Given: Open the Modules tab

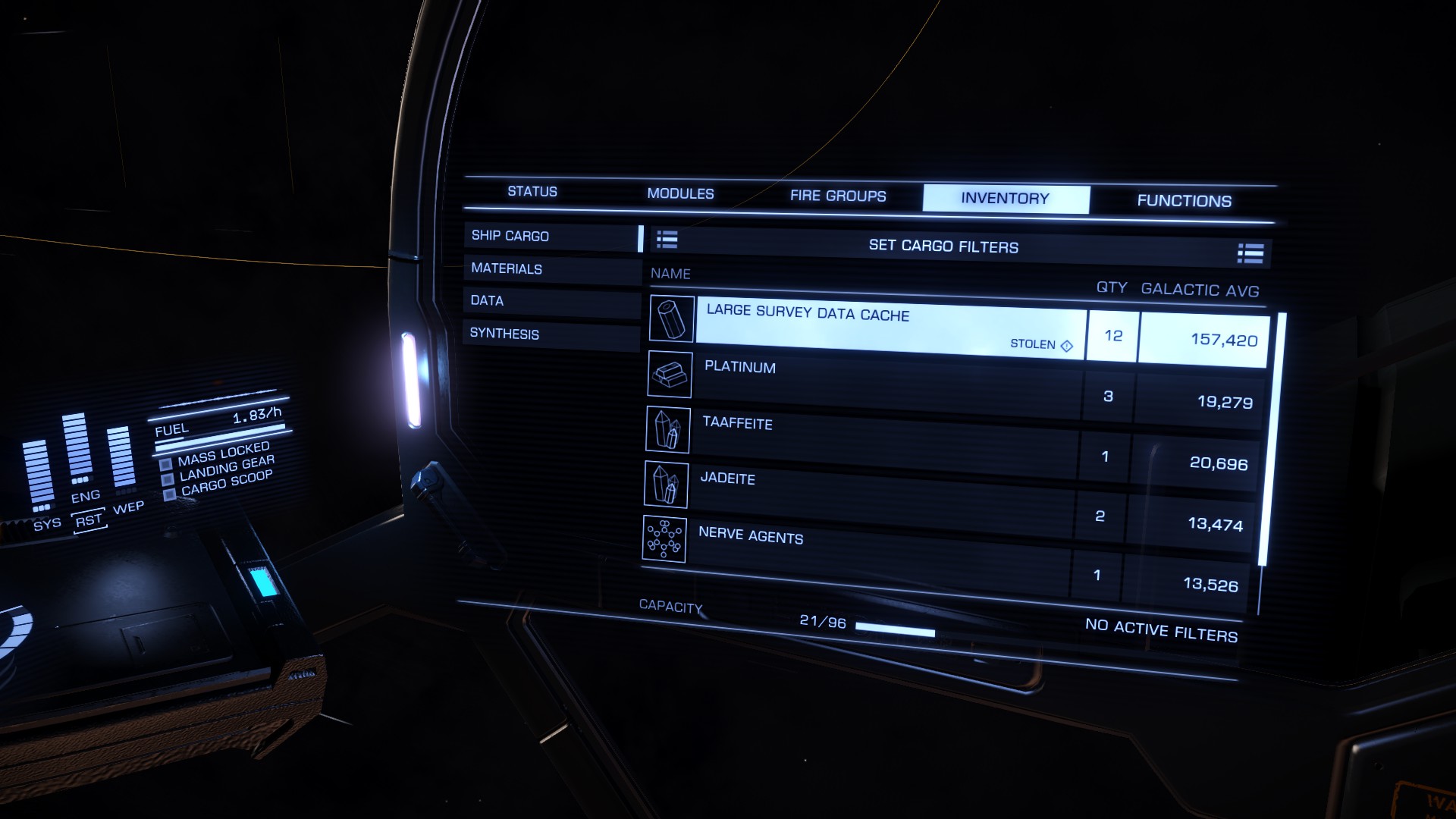Looking at the screenshot, I should click(680, 194).
